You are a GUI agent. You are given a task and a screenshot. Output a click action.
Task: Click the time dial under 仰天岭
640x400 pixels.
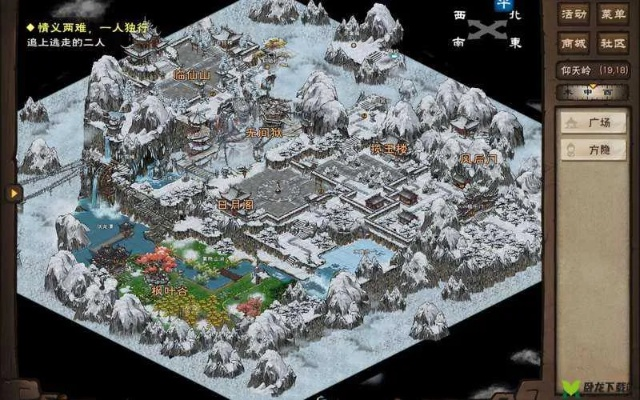tap(593, 92)
